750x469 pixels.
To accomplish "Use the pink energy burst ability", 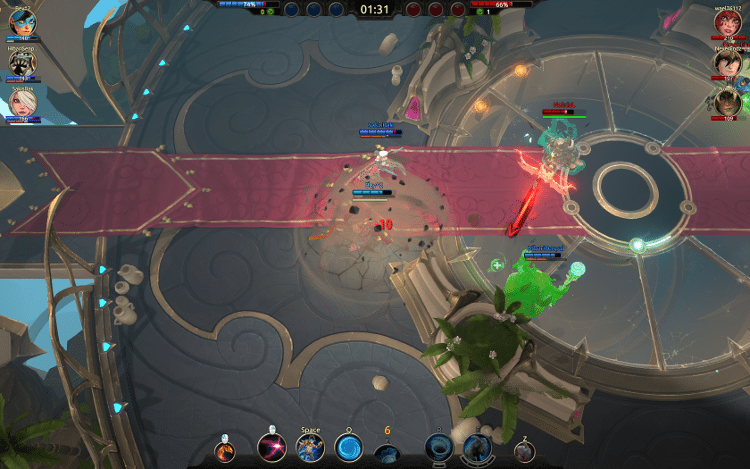I will pyautogui.click(x=270, y=448).
